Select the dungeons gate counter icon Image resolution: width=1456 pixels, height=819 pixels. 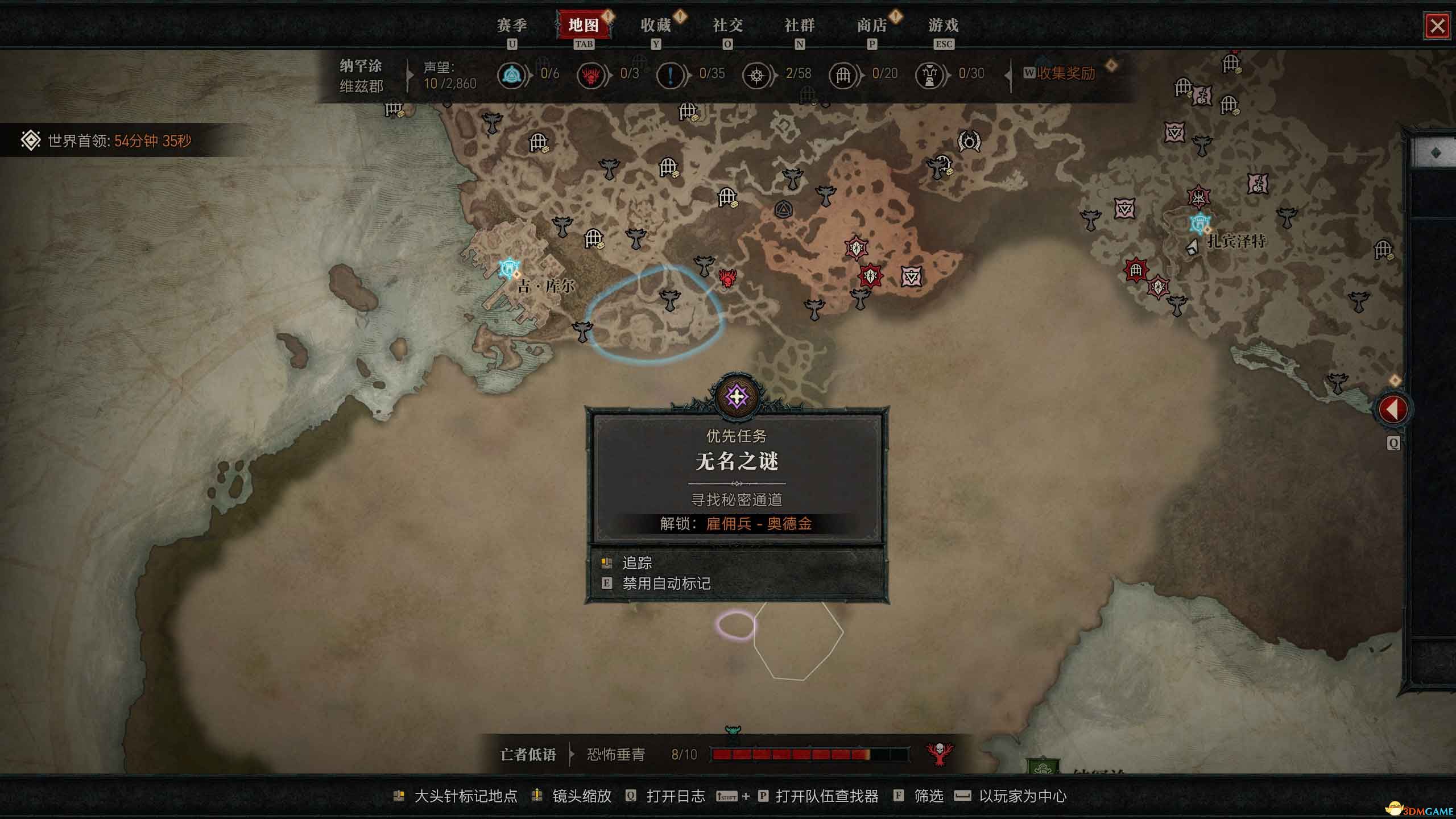tap(843, 75)
